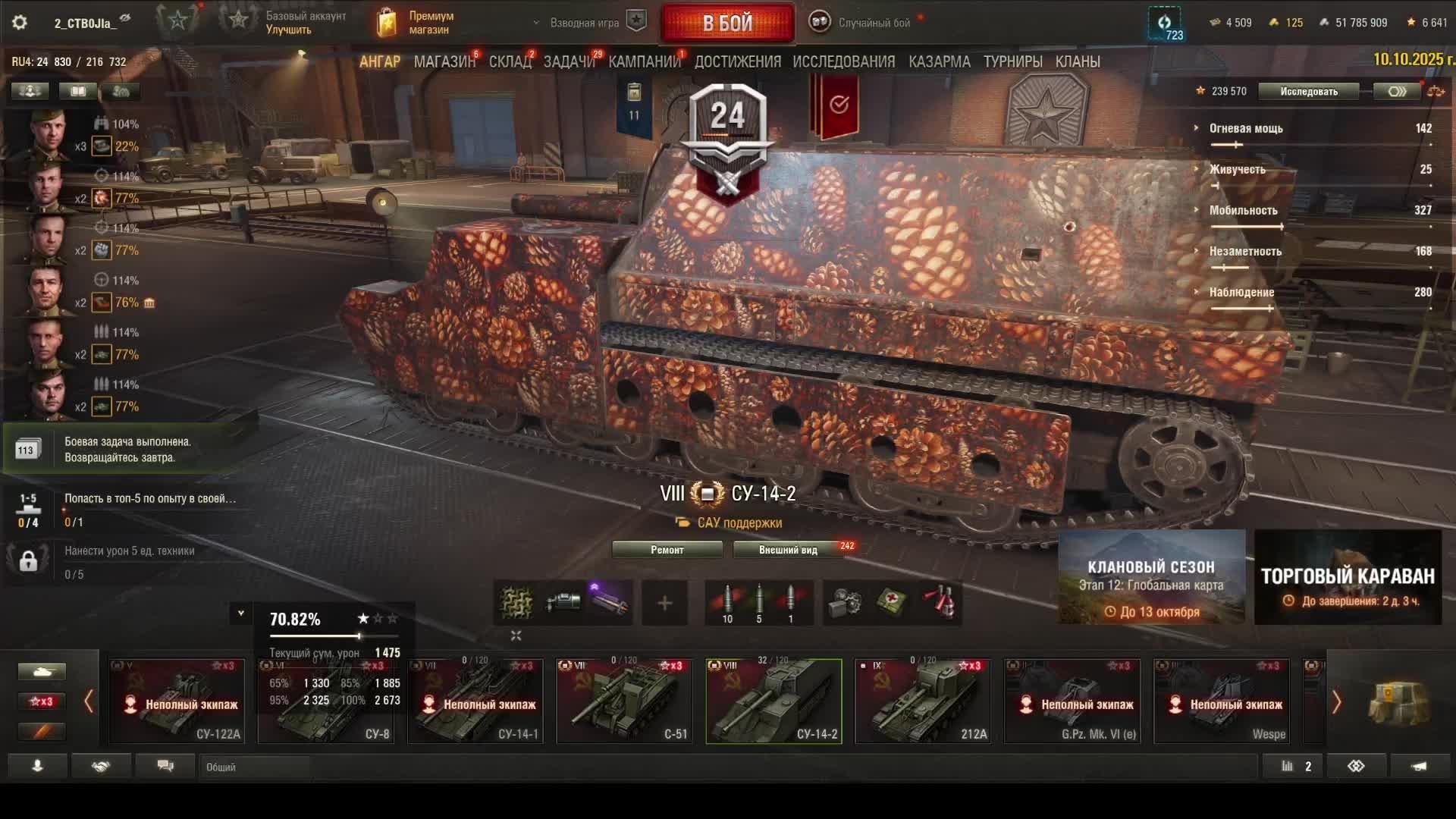1456x819 pixels.
Task: Open the settings gear menu
Action: click(20, 23)
